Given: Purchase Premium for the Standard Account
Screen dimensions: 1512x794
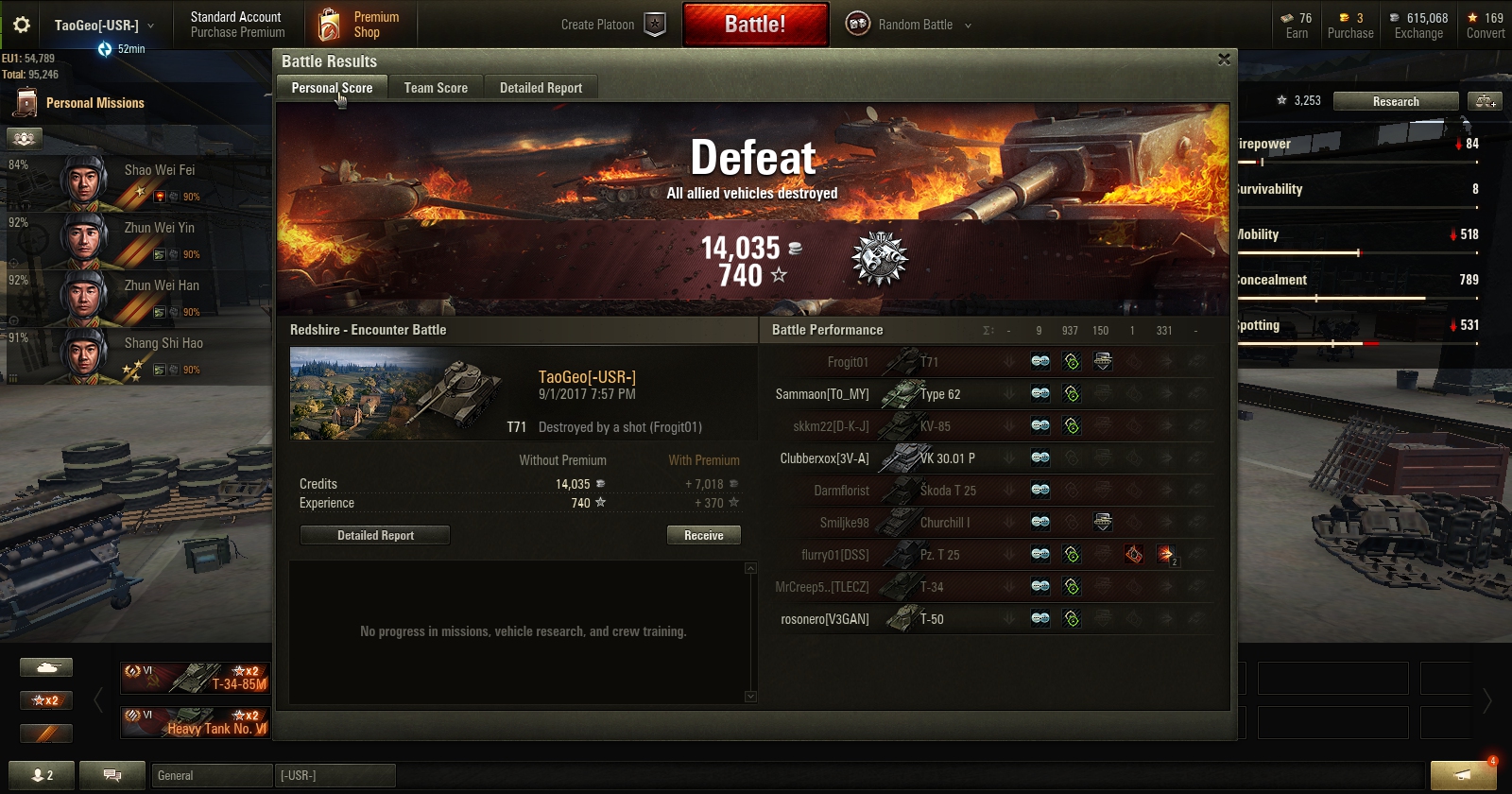Looking at the screenshot, I should 237,25.
